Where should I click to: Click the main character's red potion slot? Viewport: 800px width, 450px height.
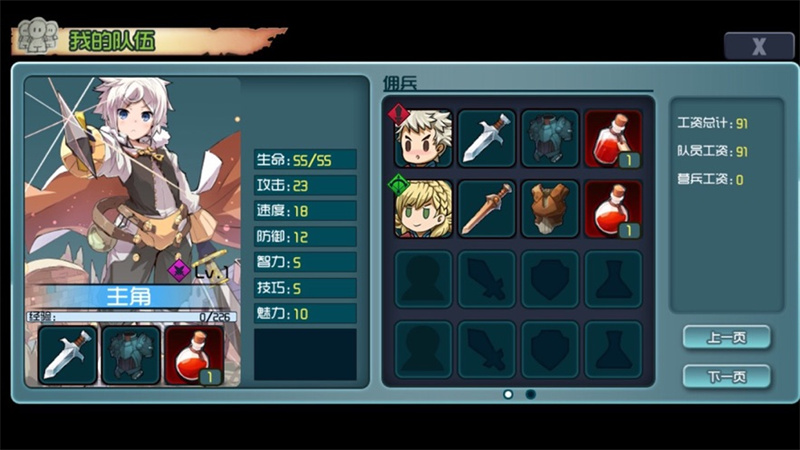point(194,355)
